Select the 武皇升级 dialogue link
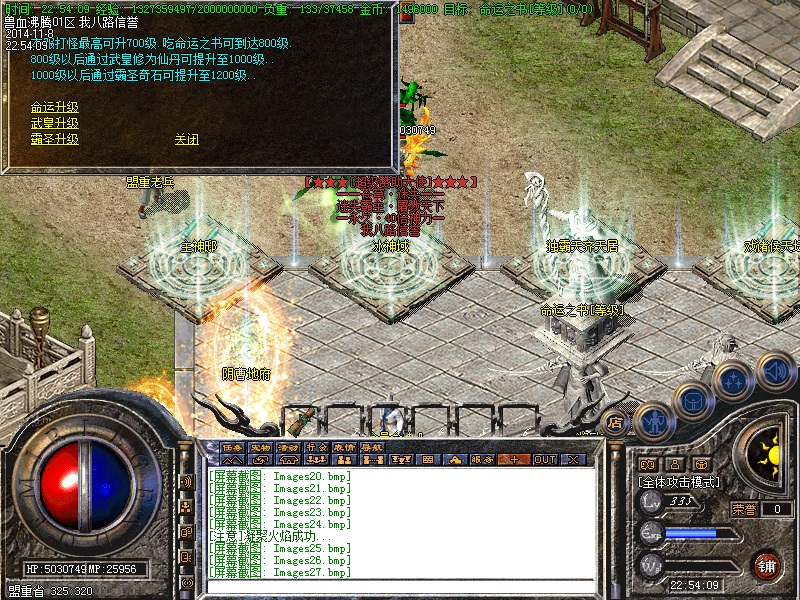Image resolution: width=800 pixels, height=600 pixels. (x=55, y=124)
